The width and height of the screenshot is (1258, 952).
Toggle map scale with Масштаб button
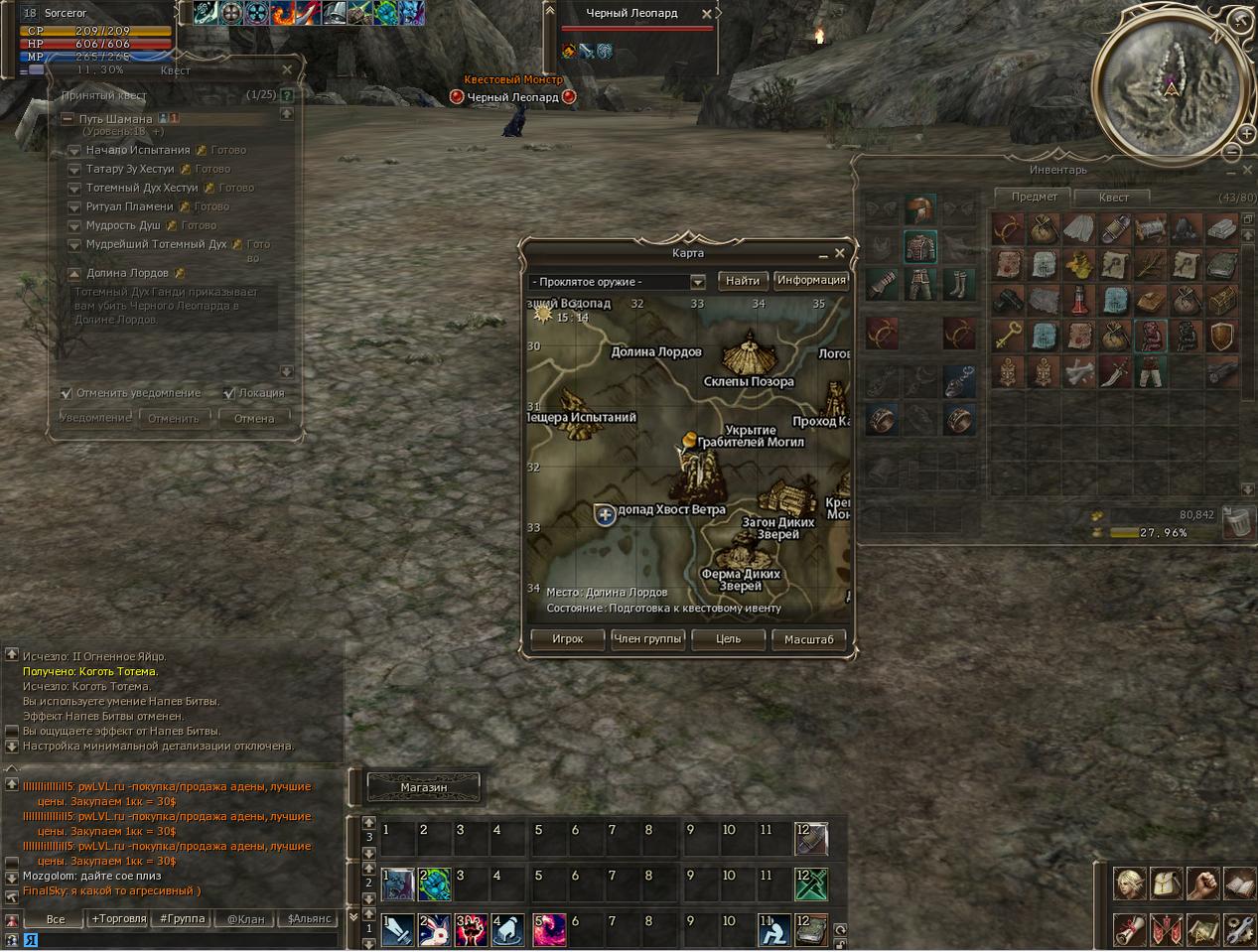[808, 639]
